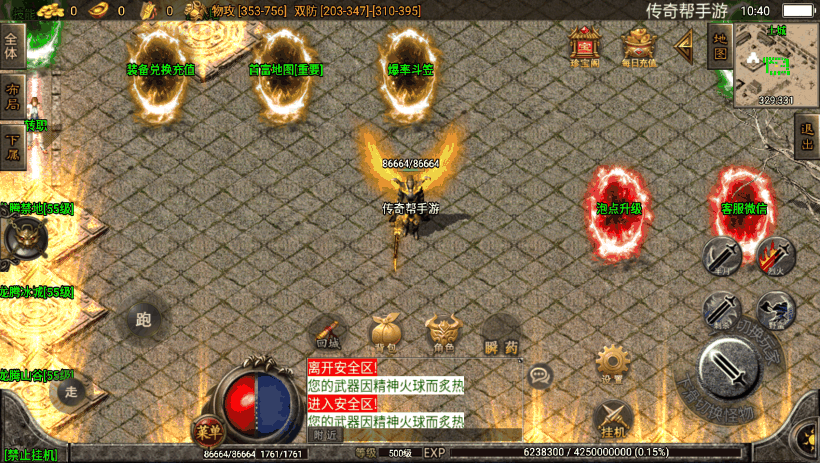This screenshot has width=820, height=463.
Task: Open the 地图 map button
Action: click(718, 45)
